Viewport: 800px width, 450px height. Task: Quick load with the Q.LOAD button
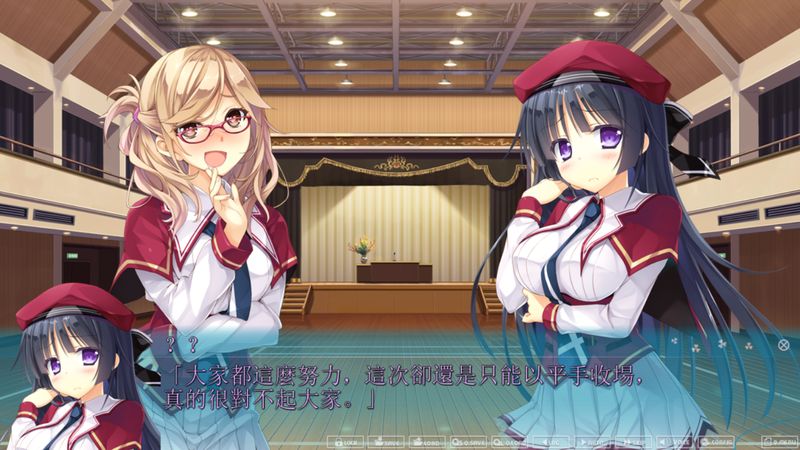pos(506,441)
